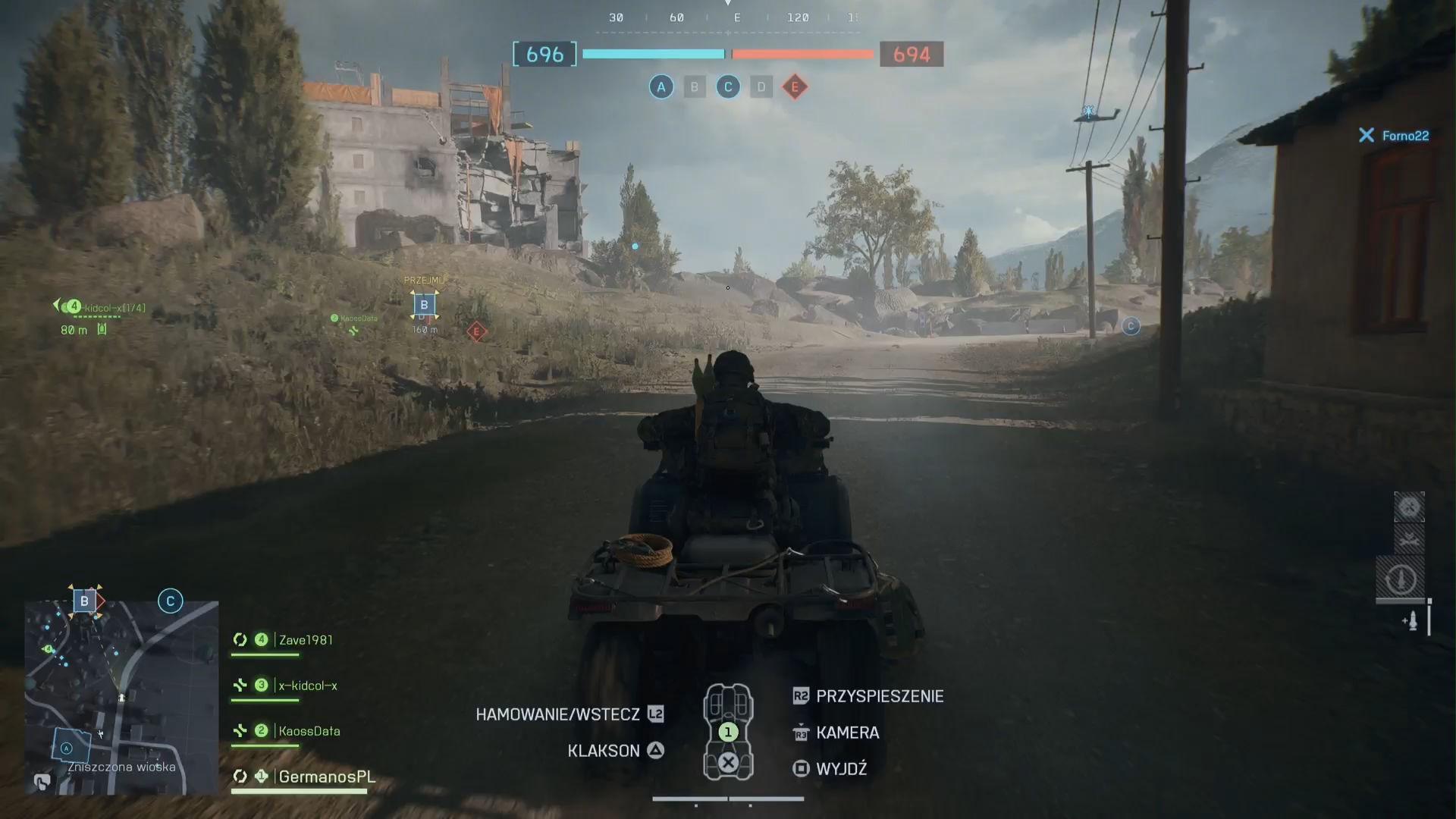Select objective C in the top flag bar
This screenshot has width=1456, height=819.
pos(728,87)
